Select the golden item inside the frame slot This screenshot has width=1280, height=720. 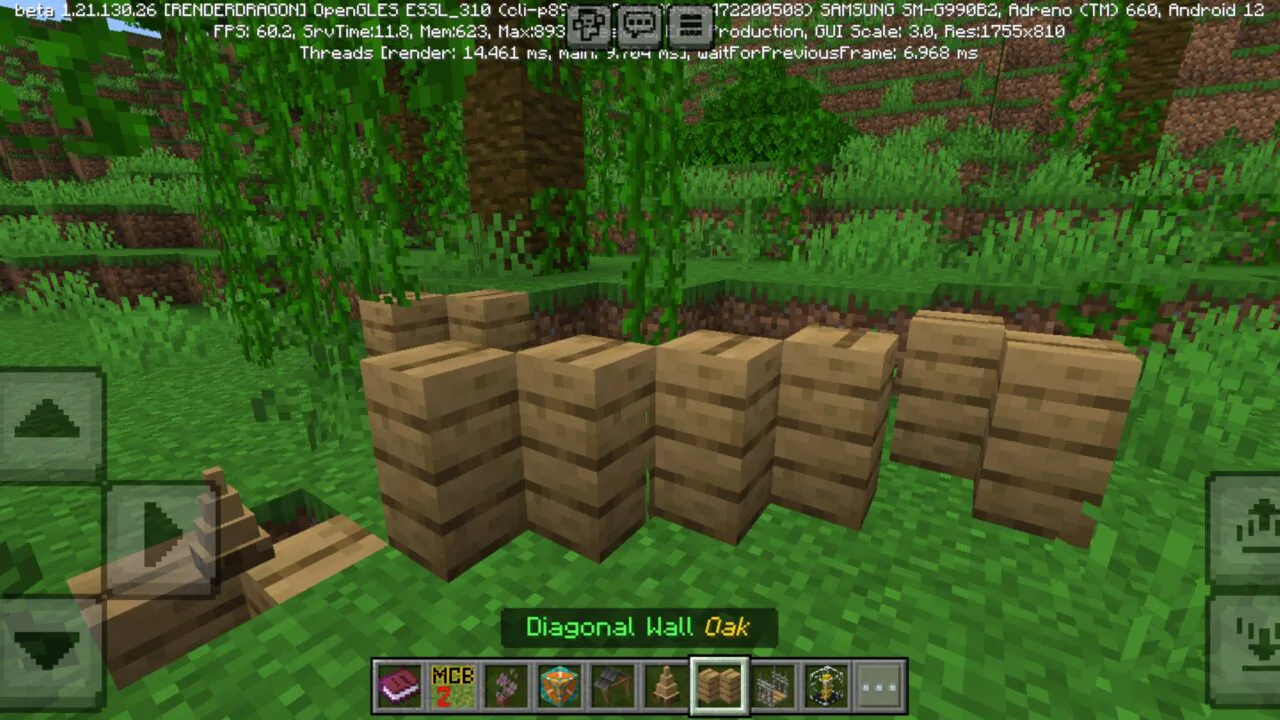tap(826, 684)
